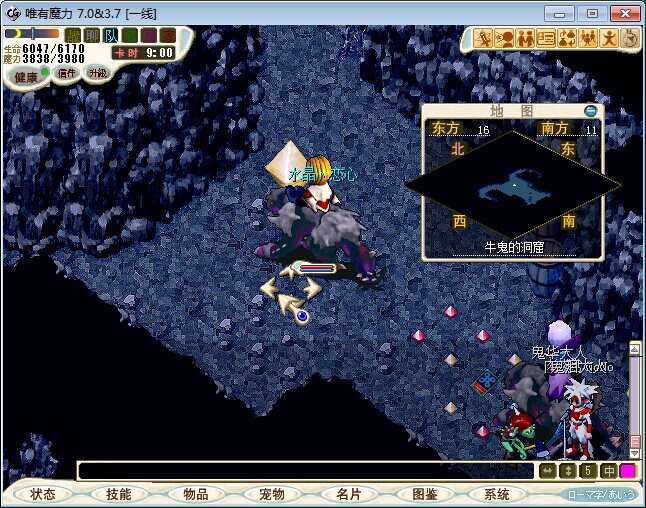Open the 技能 skills menu

pos(119,494)
